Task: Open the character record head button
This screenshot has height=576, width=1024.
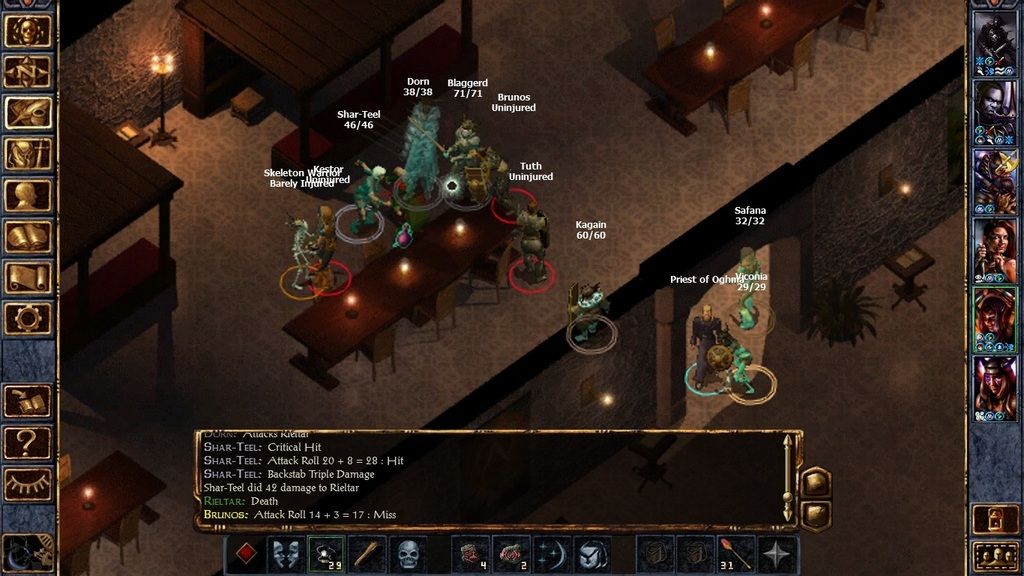Action: tap(28, 195)
